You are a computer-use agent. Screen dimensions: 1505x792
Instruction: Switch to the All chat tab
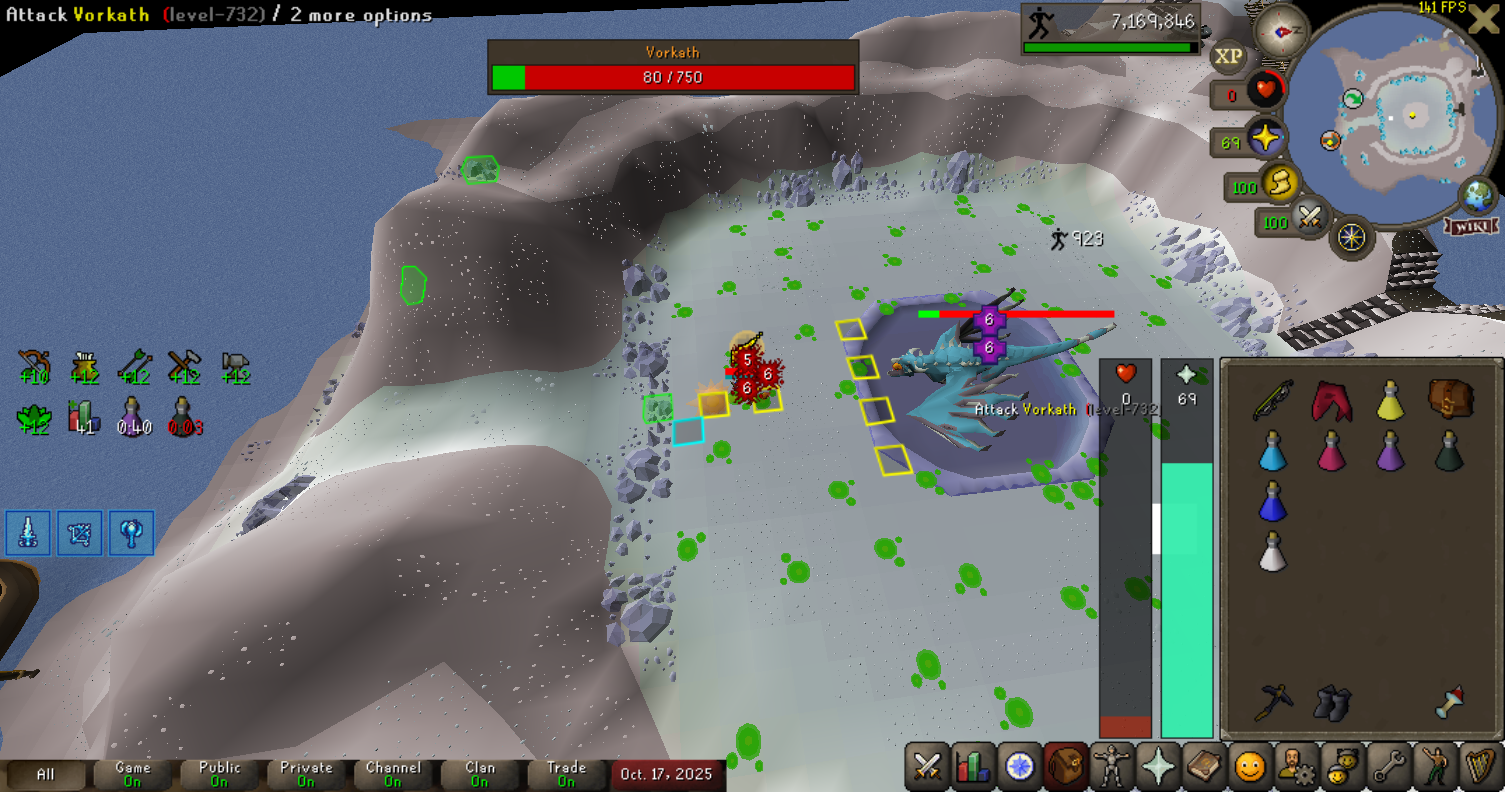click(46, 774)
